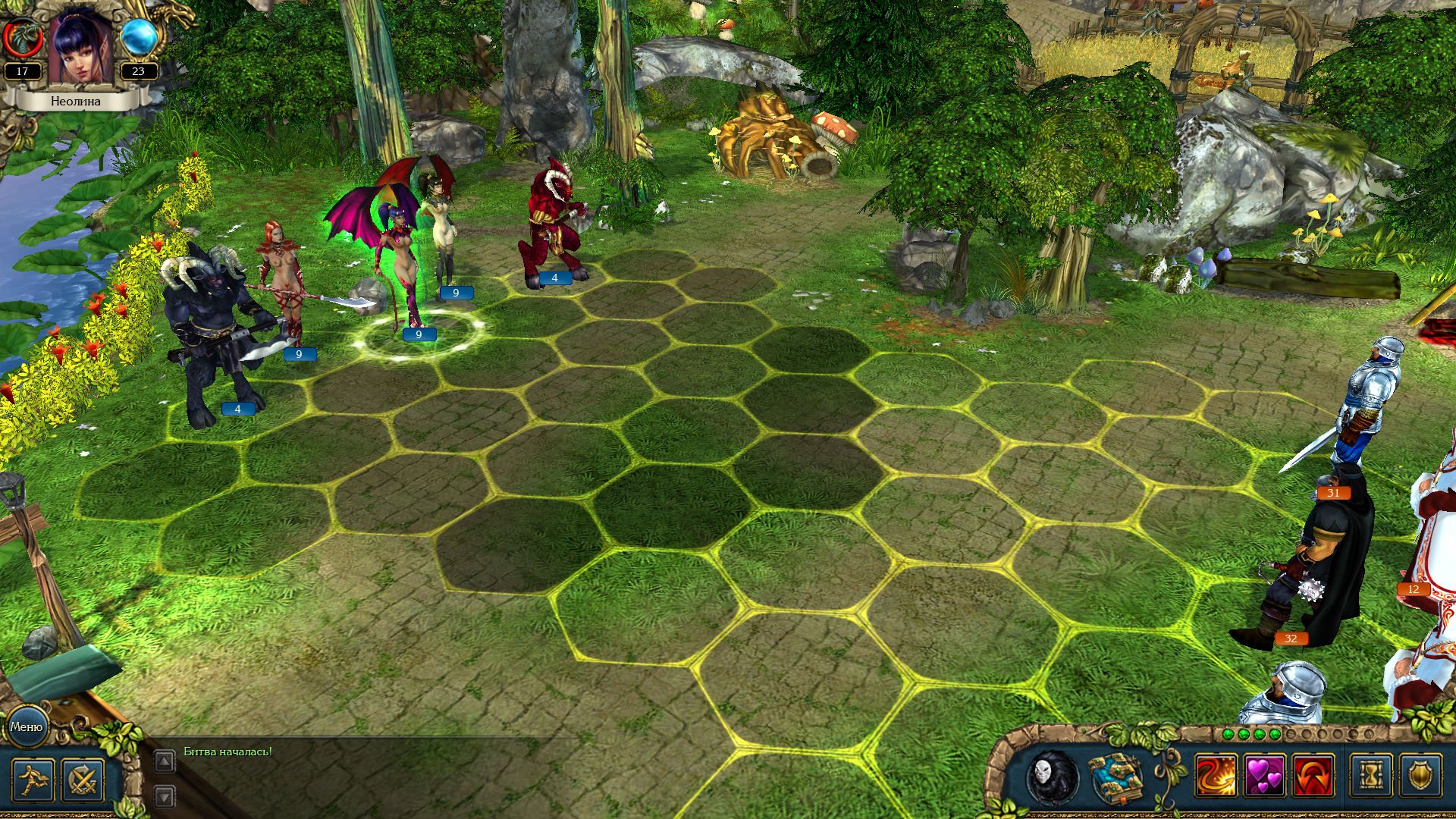
Task: Click the running figure flee button
Action: coord(33,780)
